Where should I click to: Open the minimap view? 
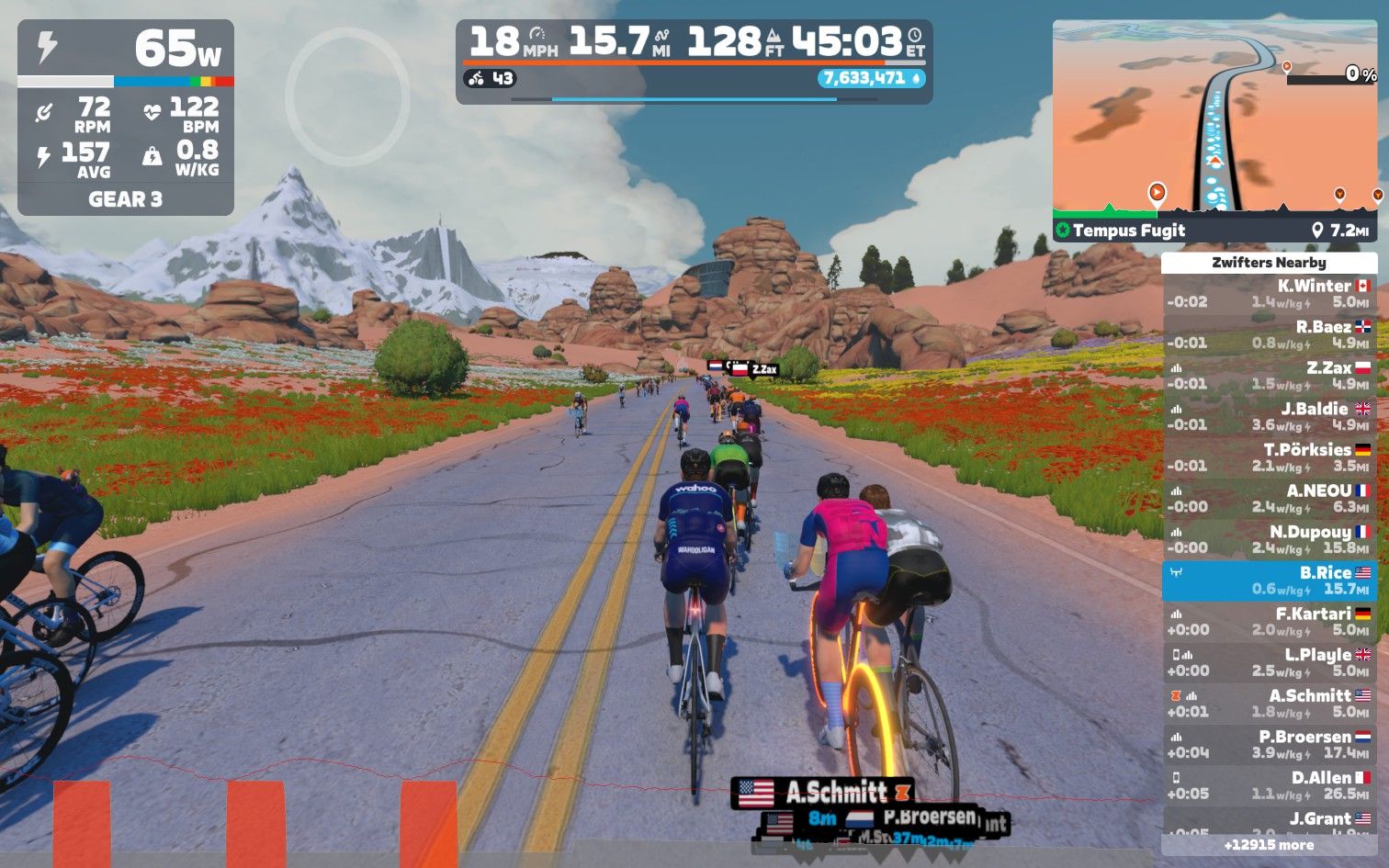pos(1214,119)
